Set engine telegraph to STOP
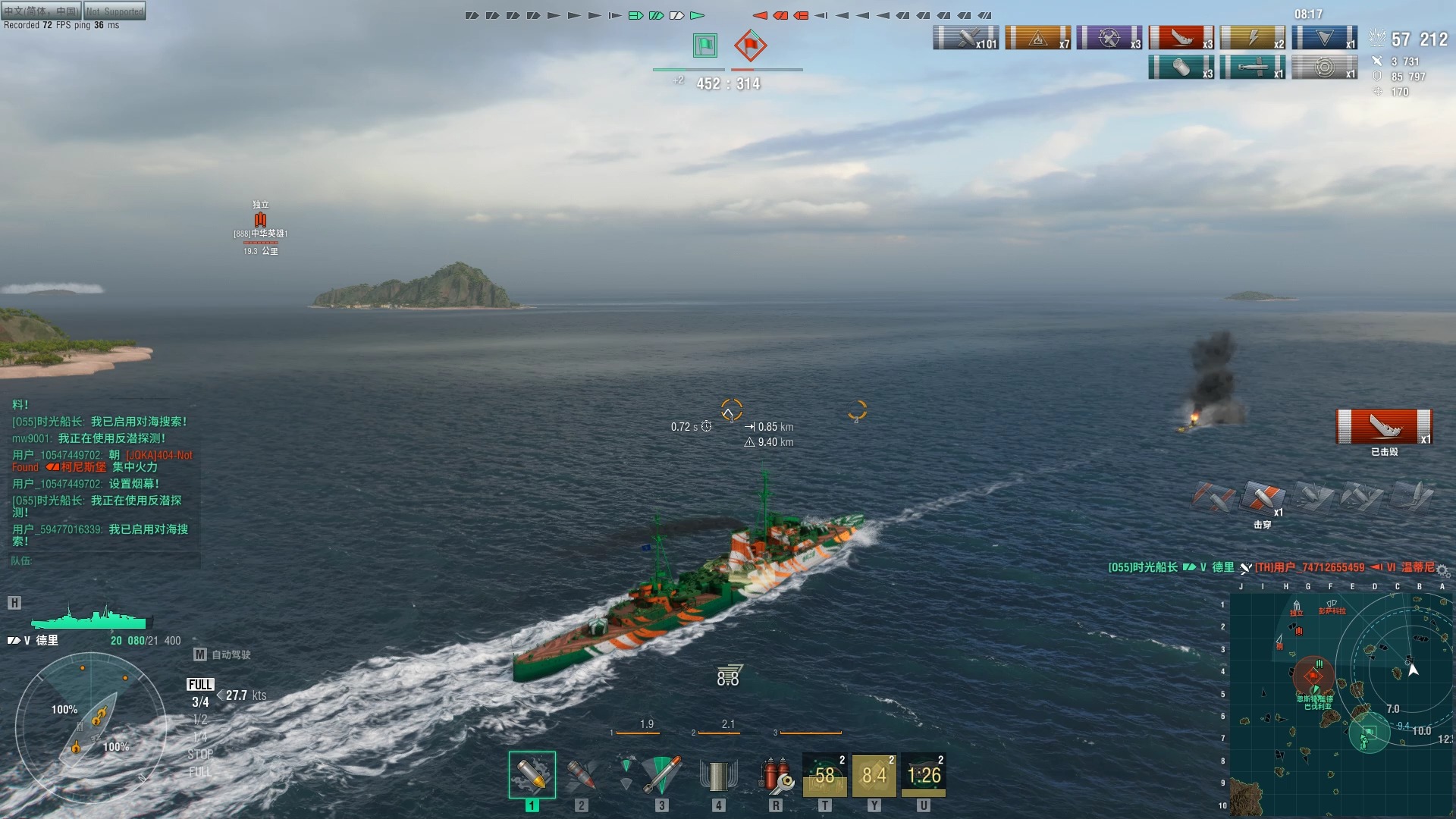Image resolution: width=1456 pixels, height=819 pixels. click(x=200, y=755)
